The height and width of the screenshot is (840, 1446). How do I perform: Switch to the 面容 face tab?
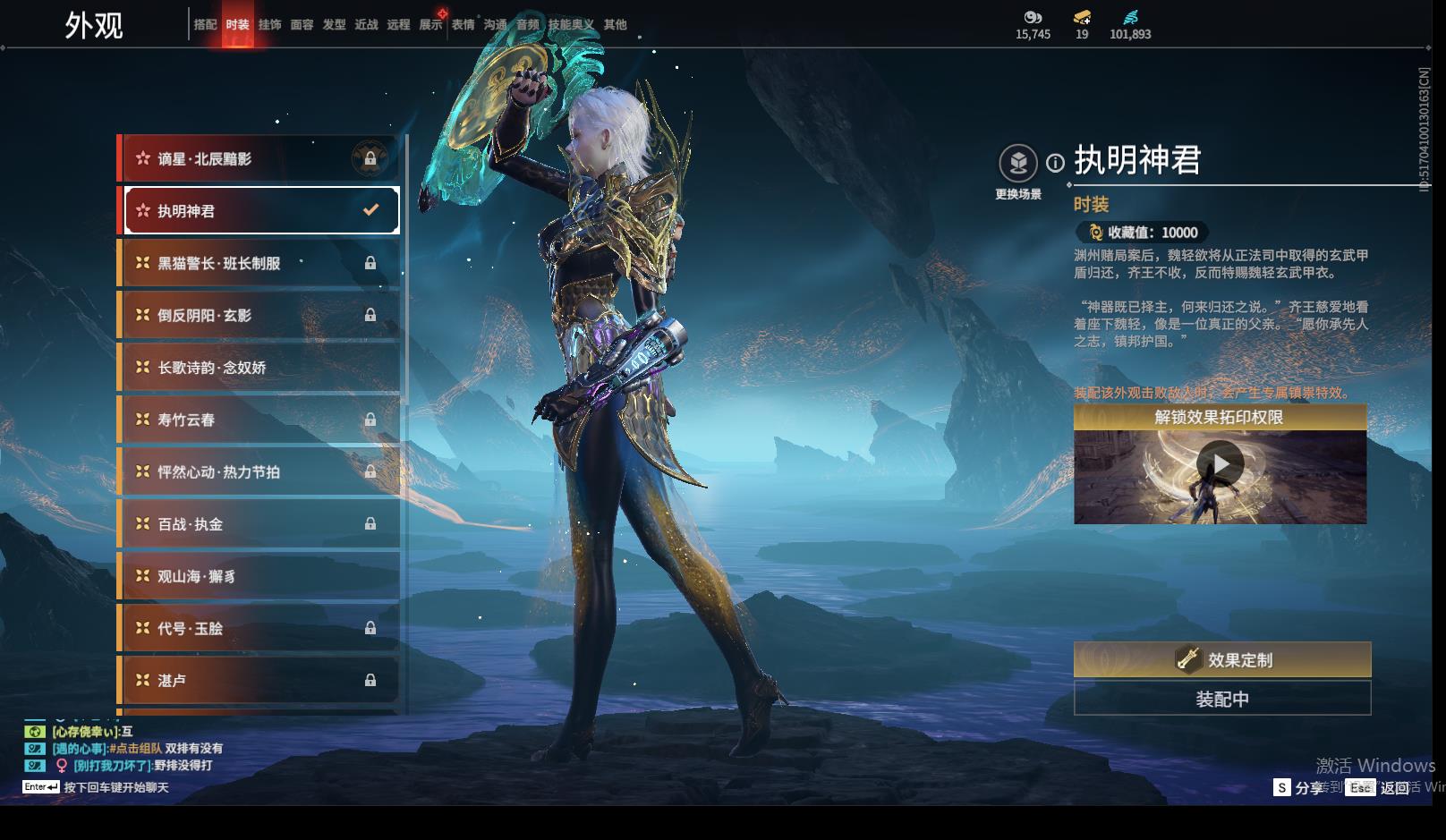(x=302, y=25)
